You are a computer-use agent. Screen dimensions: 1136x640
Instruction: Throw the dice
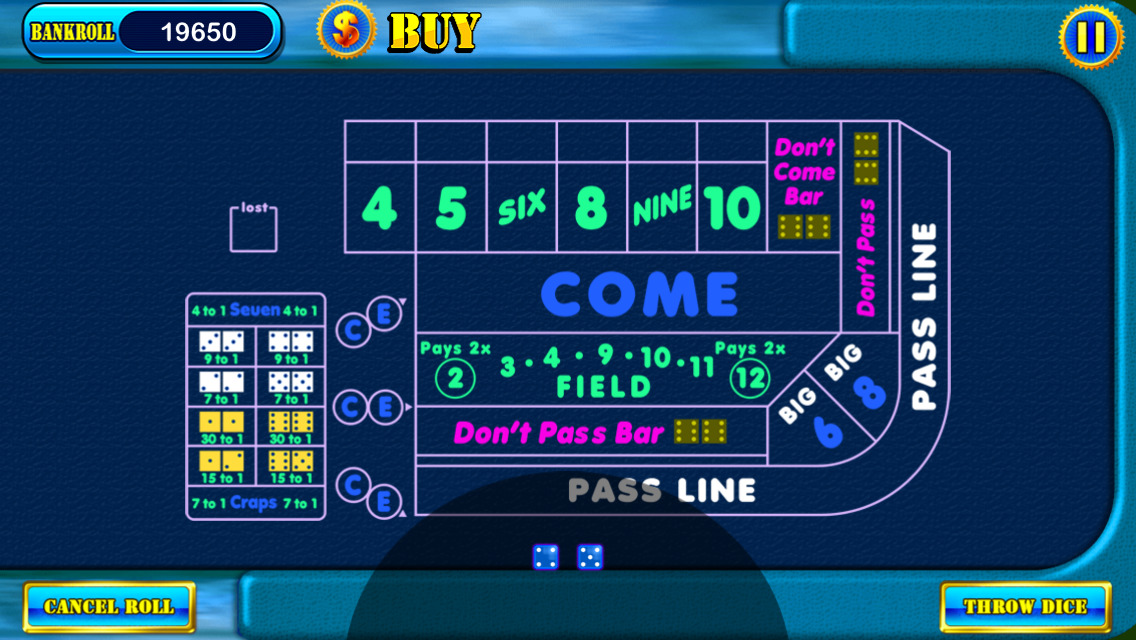pos(1025,606)
